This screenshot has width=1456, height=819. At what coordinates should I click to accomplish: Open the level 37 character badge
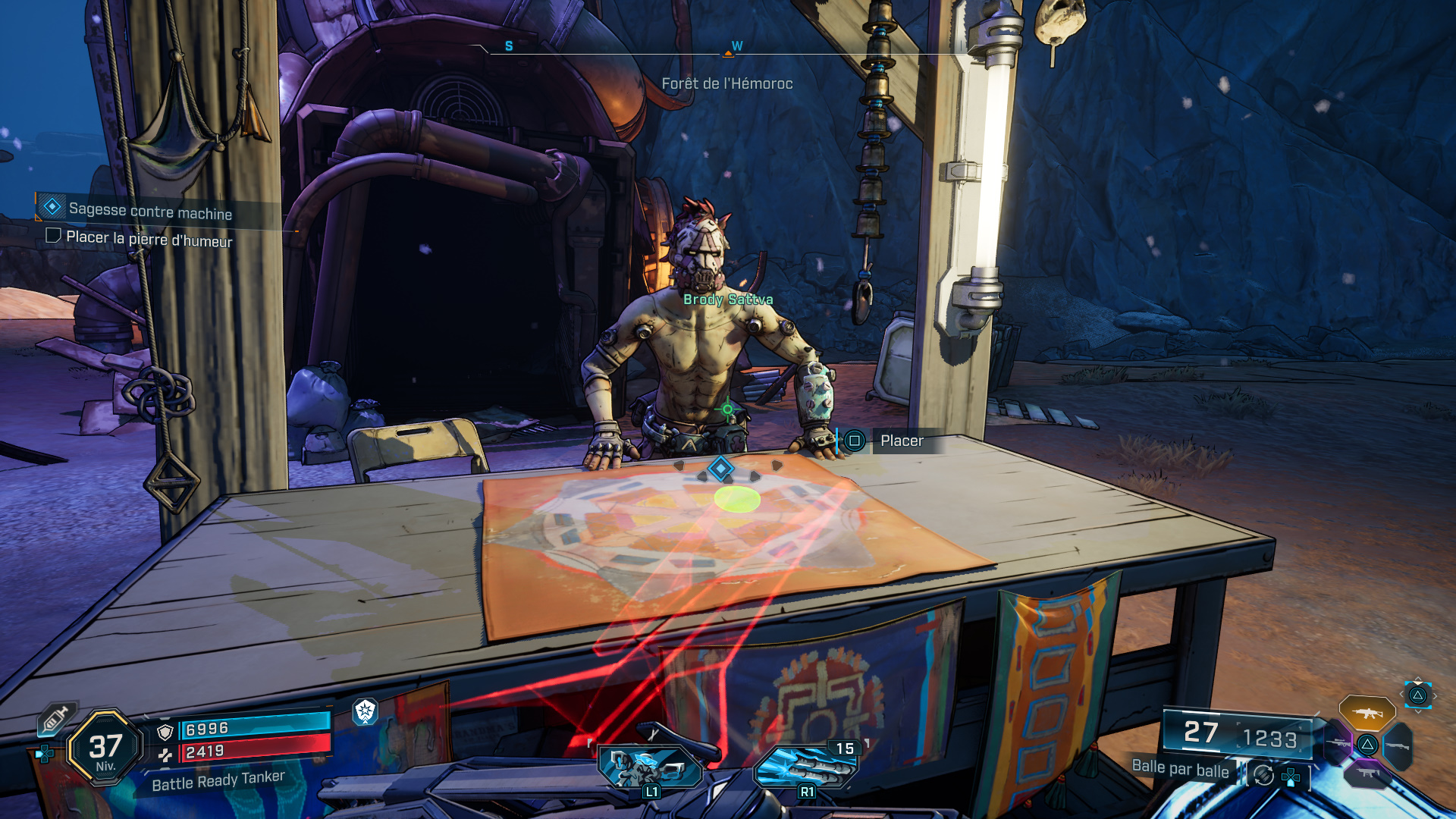105,748
